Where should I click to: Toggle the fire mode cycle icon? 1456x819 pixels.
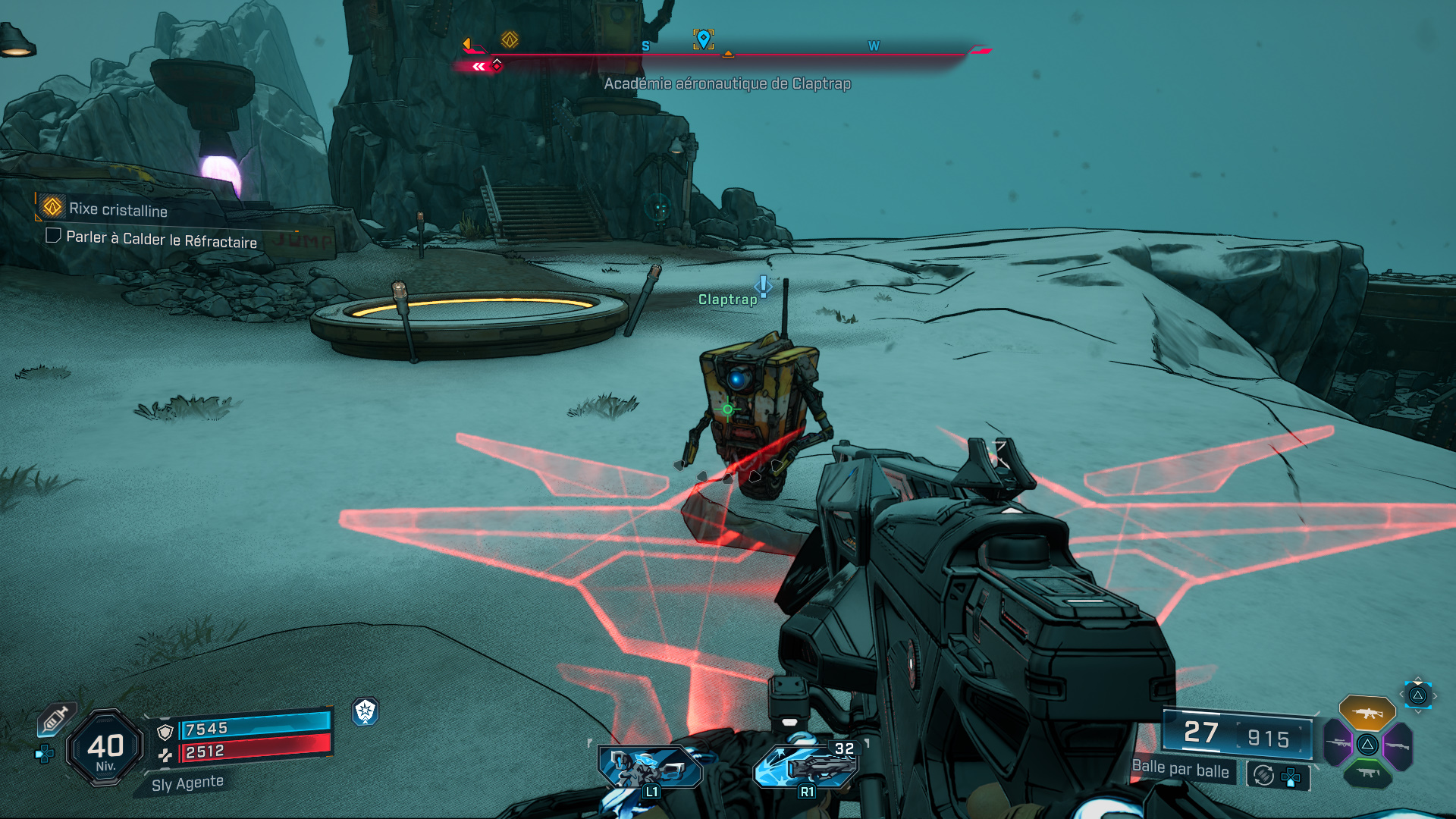(x=1263, y=775)
